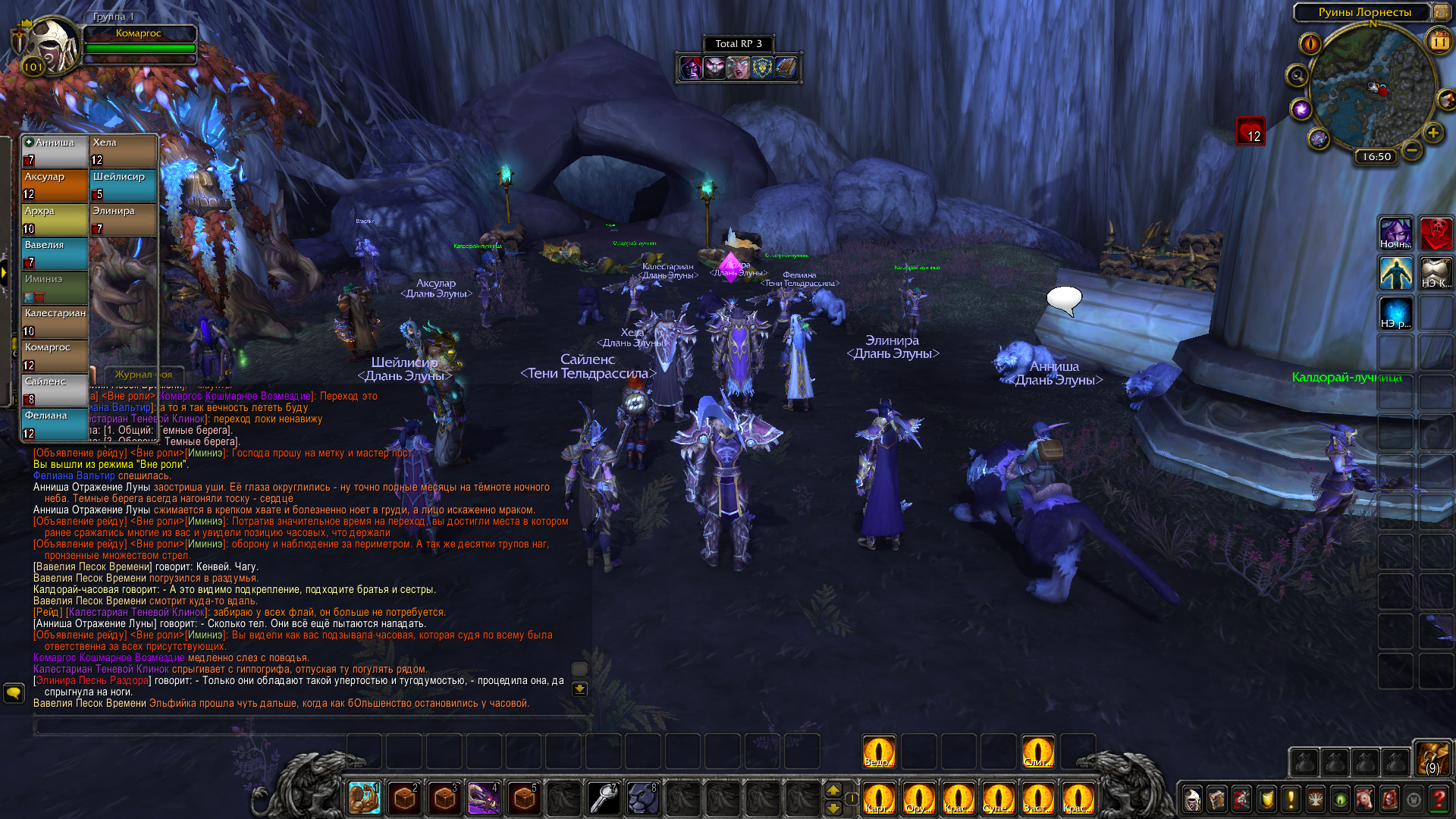Click the Комаргос player portrait frame
The height and width of the screenshot is (819, 1456).
coord(50,45)
